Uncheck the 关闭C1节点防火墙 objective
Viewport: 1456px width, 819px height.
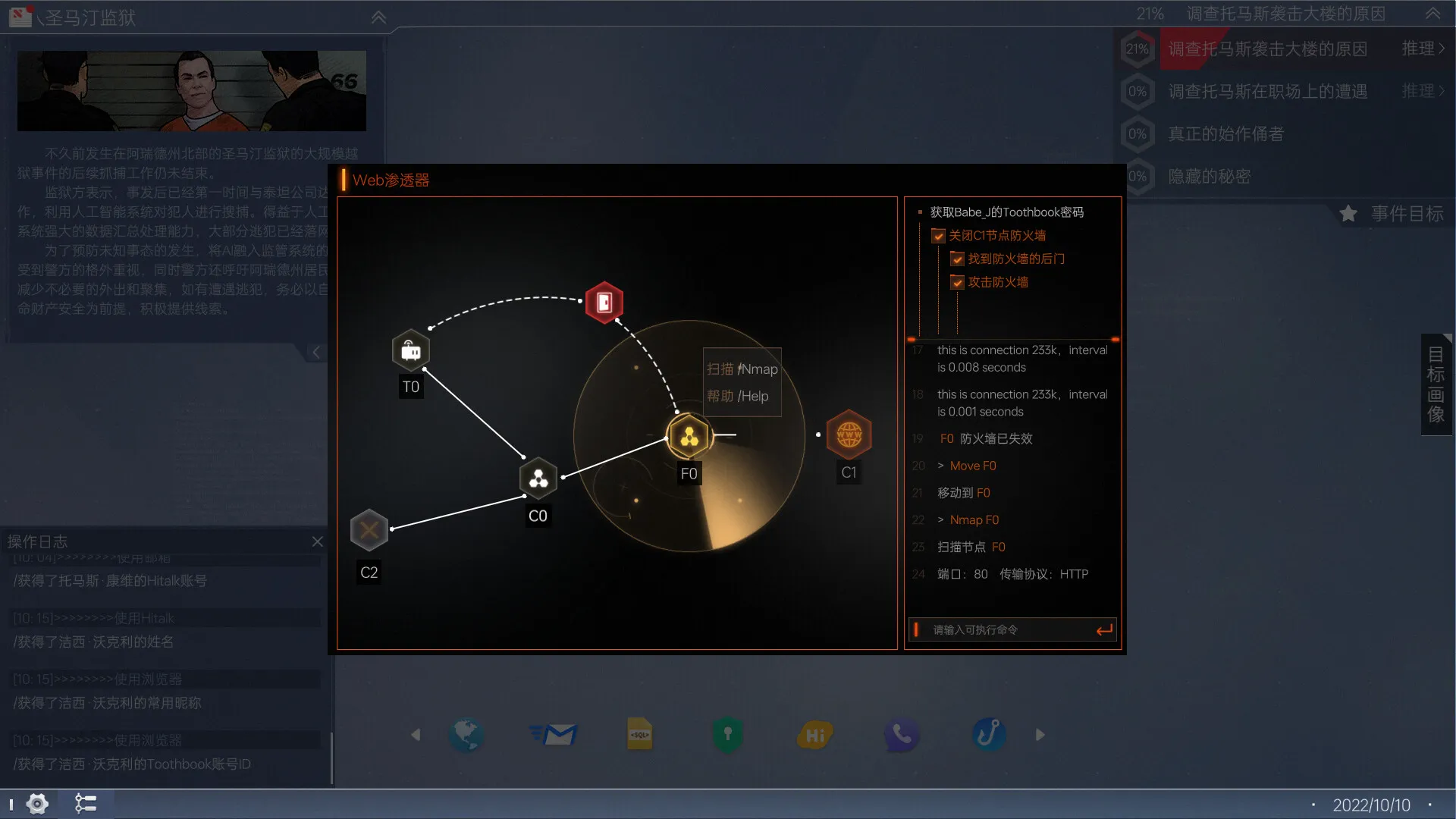pyautogui.click(x=938, y=235)
